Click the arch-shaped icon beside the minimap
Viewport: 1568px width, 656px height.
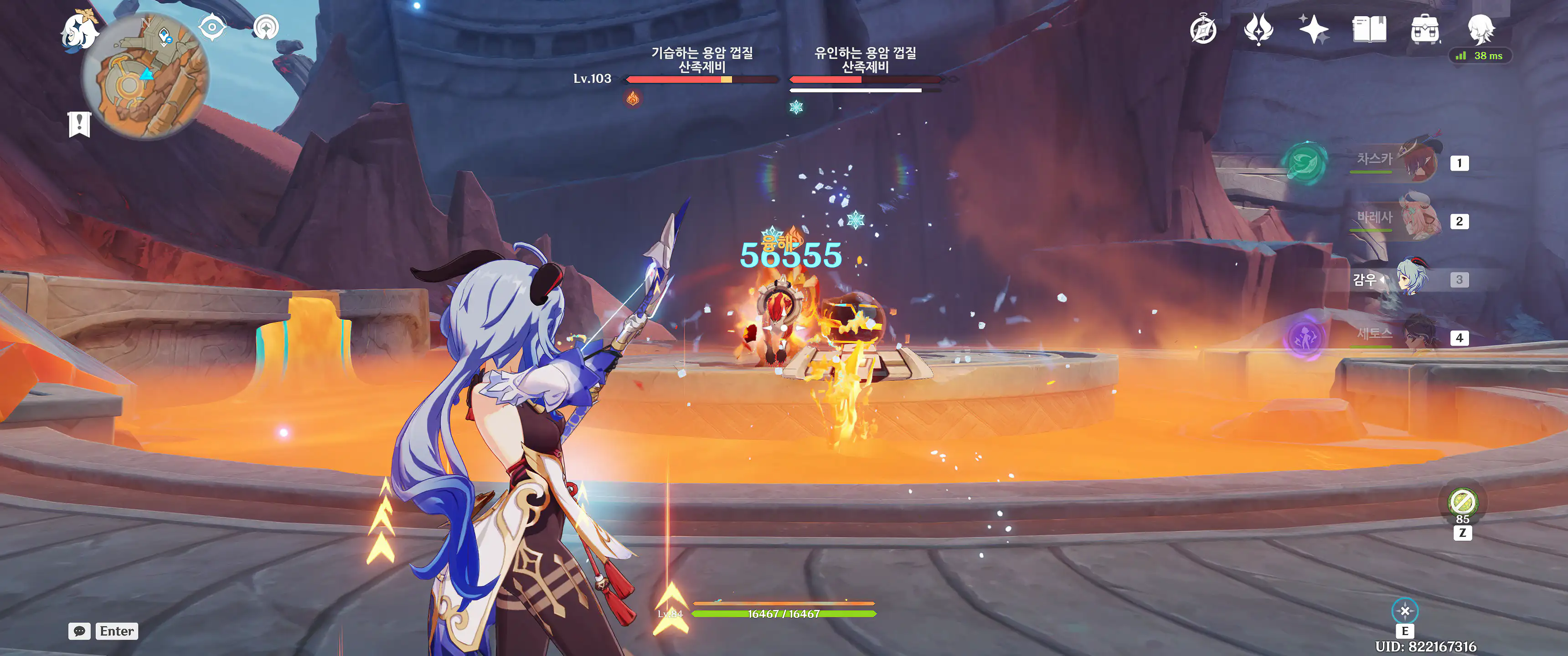(266, 27)
